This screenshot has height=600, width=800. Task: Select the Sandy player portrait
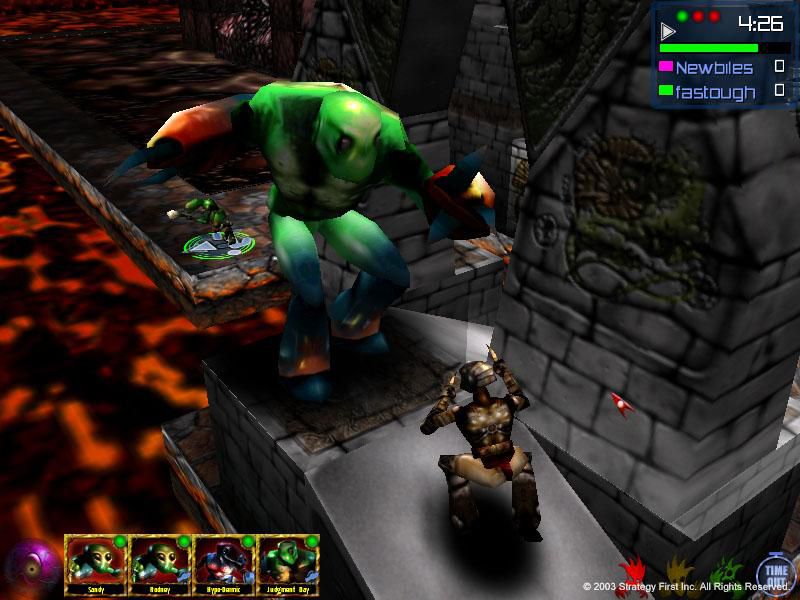point(96,560)
